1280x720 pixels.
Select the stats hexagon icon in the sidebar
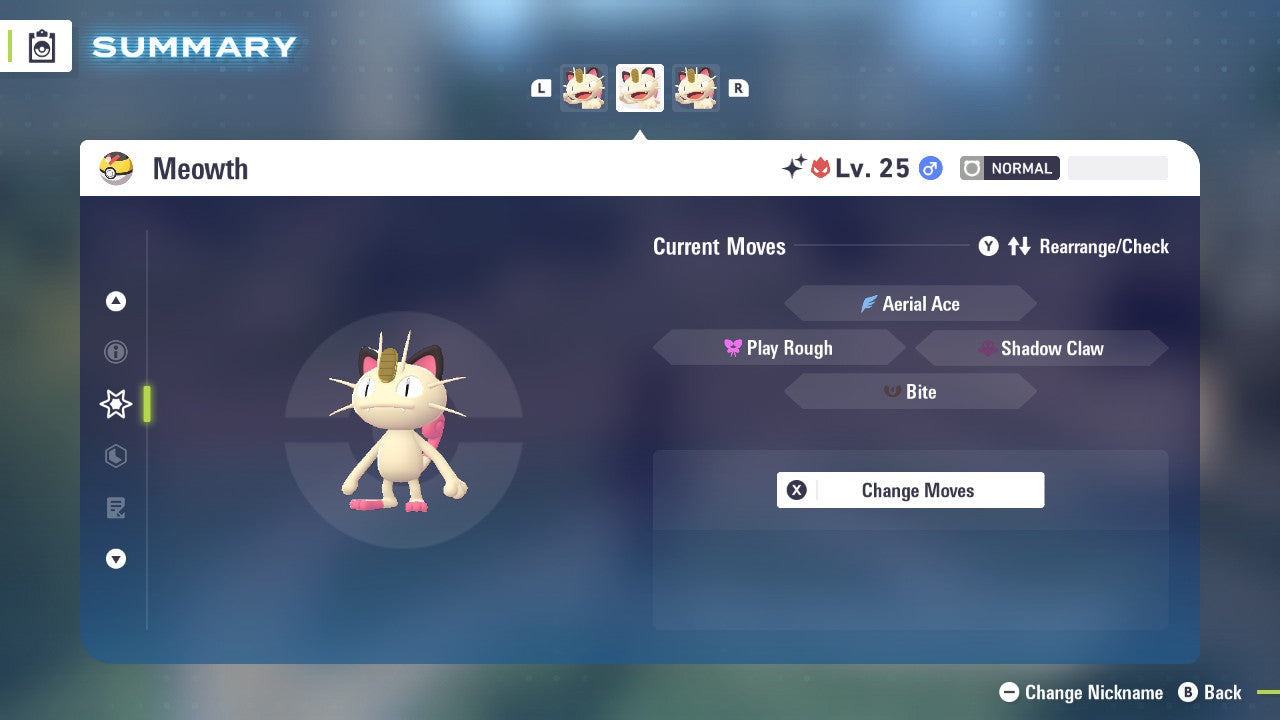pos(116,456)
